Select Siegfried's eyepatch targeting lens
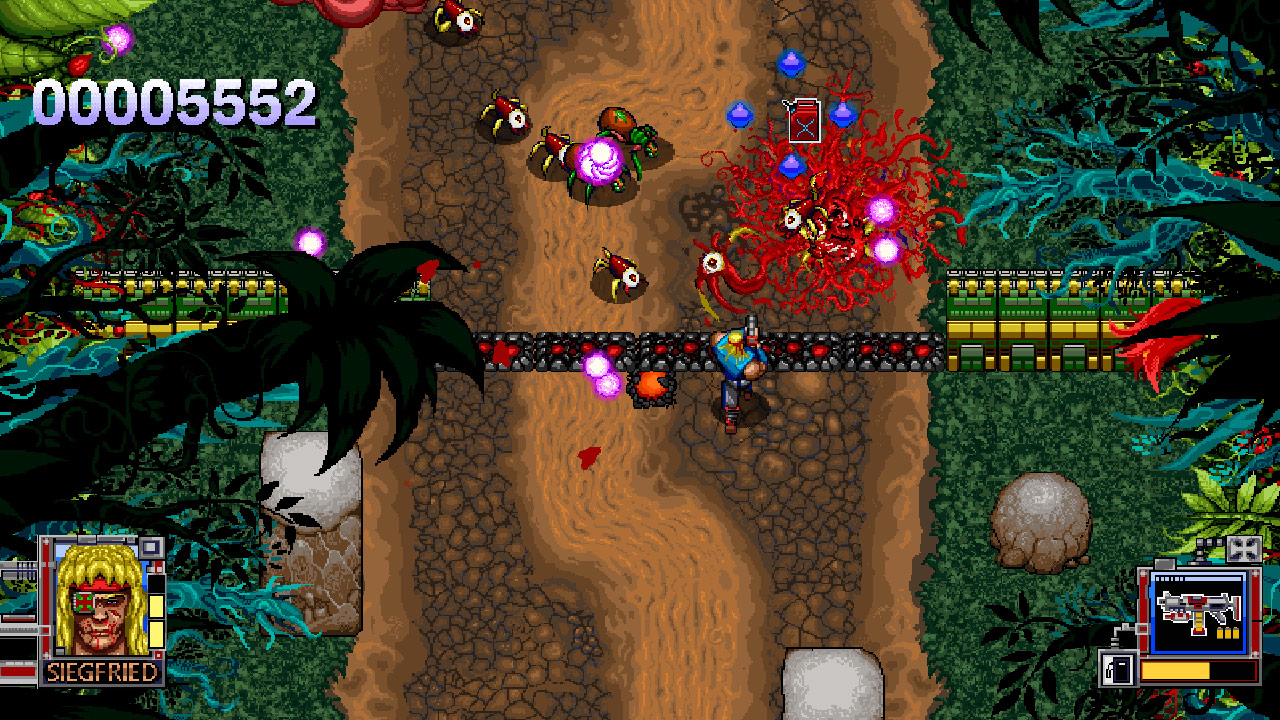Image resolution: width=1280 pixels, height=720 pixels. pos(85,602)
